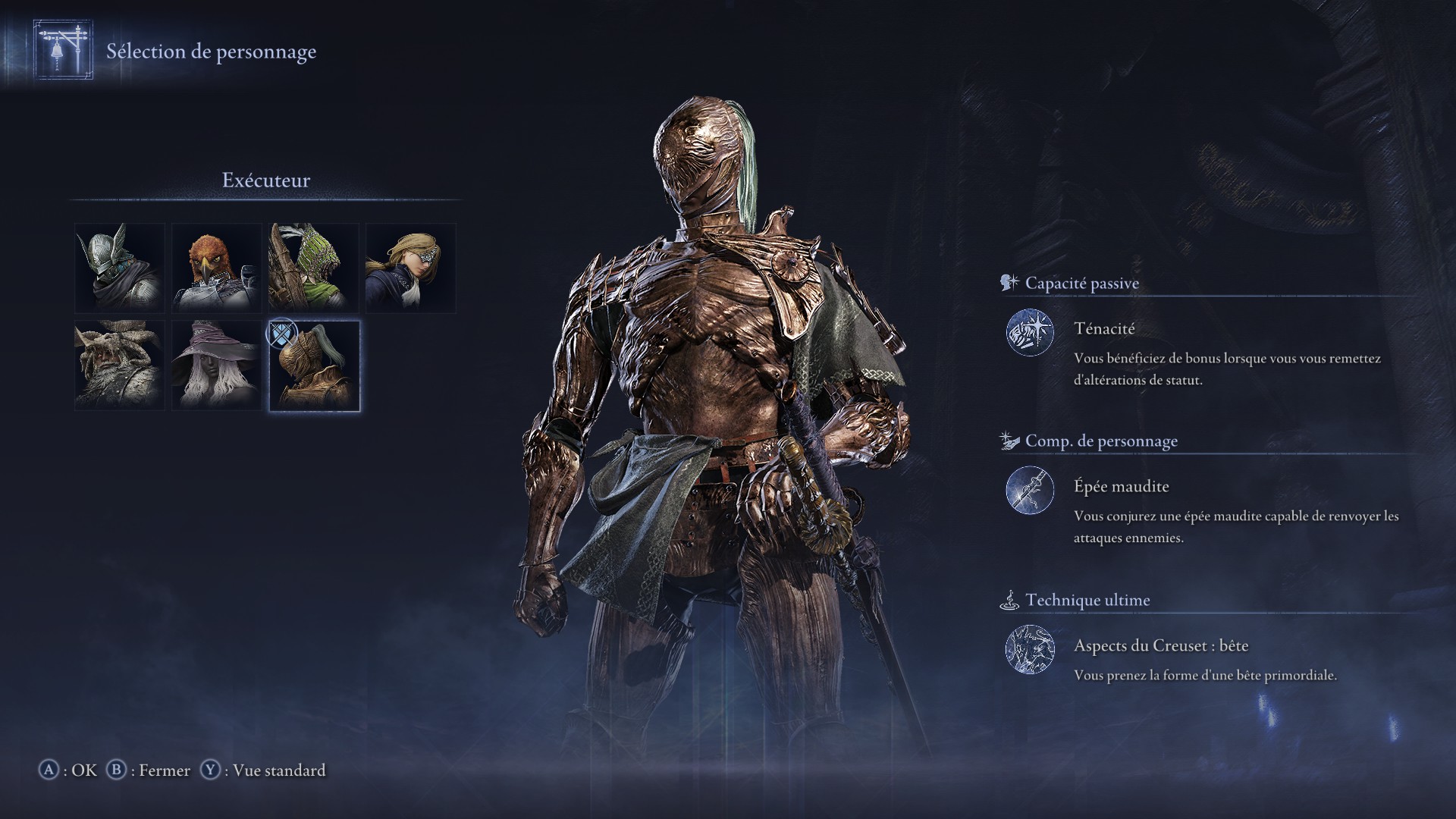
Task: Click the Exécuteur name label
Action: click(x=267, y=180)
